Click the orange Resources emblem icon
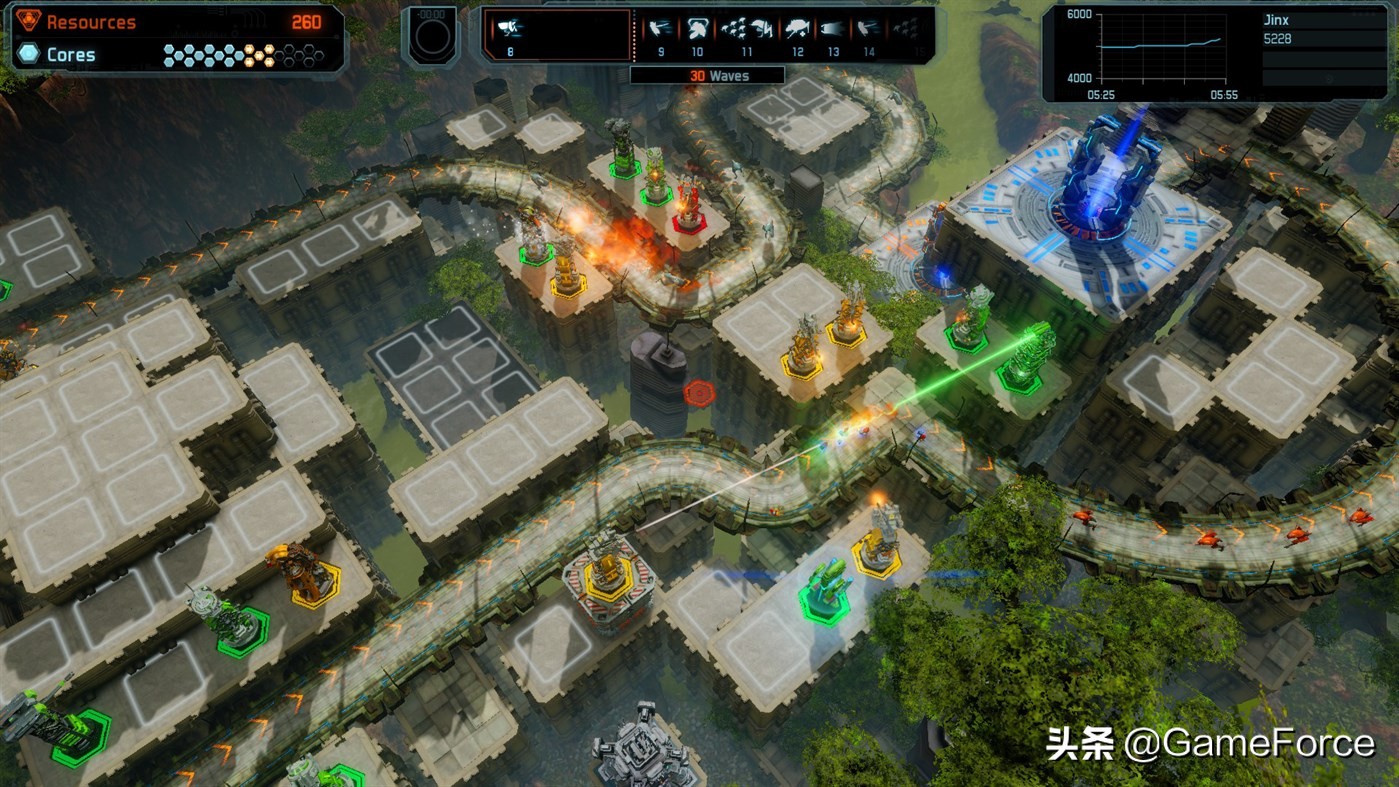 pyautogui.click(x=31, y=19)
